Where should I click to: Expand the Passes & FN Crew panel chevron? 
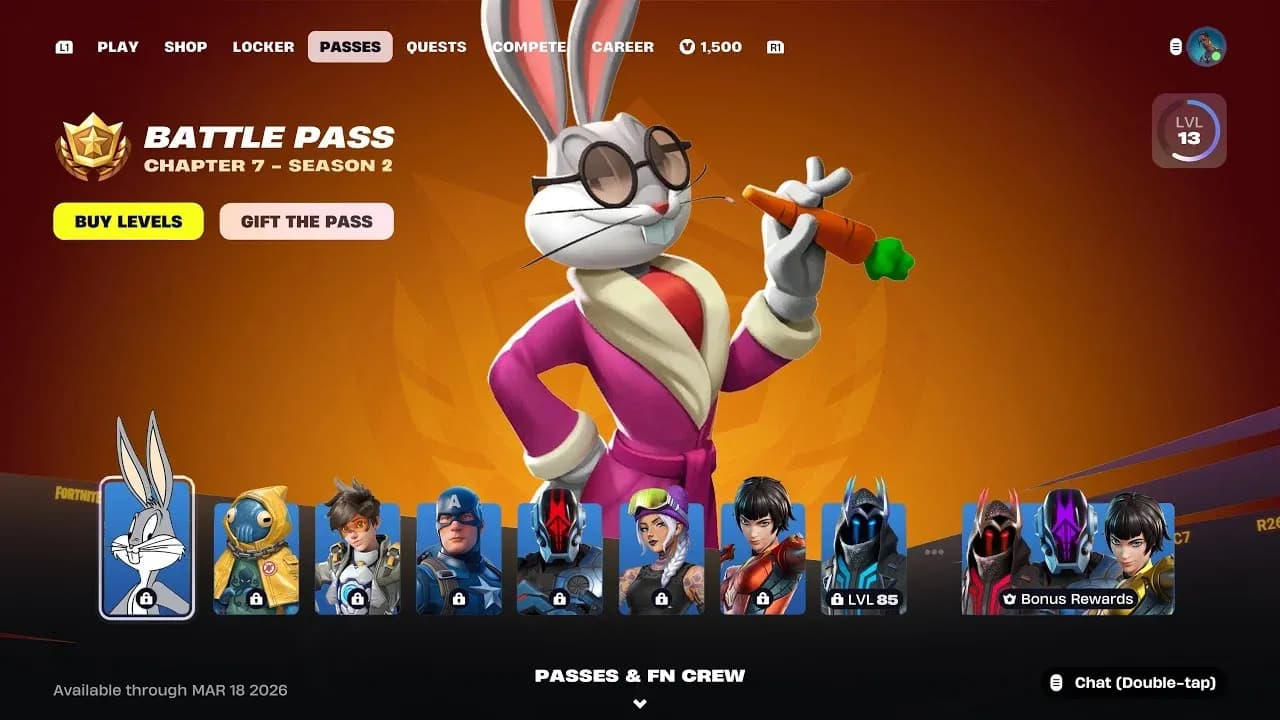pyautogui.click(x=639, y=703)
